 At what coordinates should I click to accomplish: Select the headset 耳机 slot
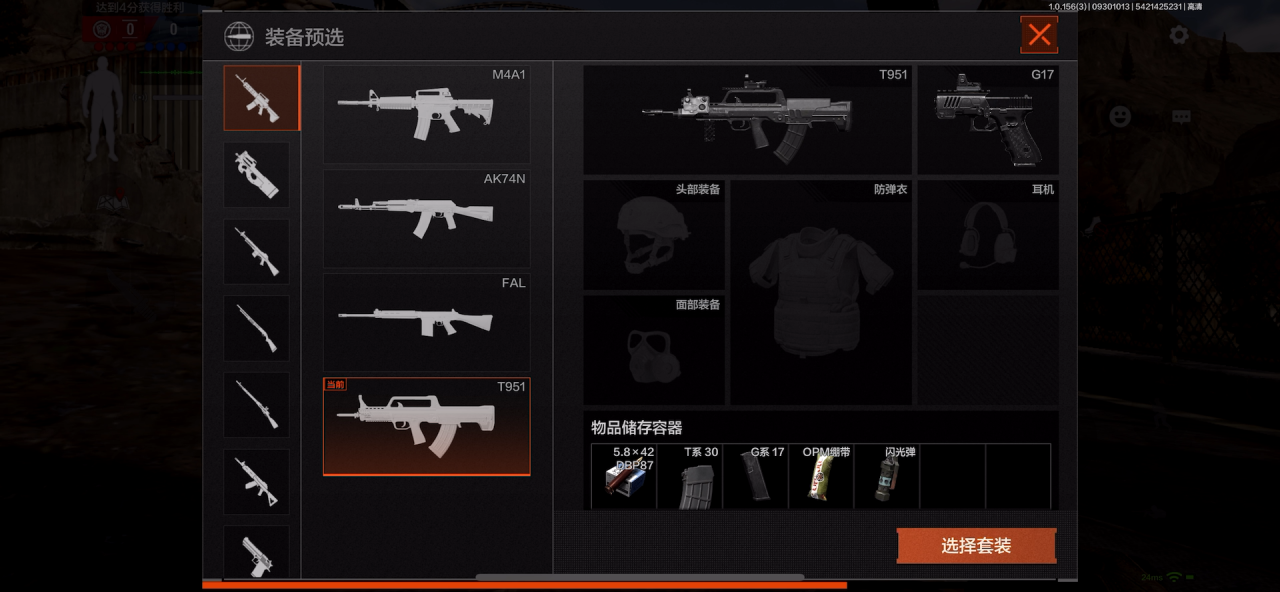[987, 235]
